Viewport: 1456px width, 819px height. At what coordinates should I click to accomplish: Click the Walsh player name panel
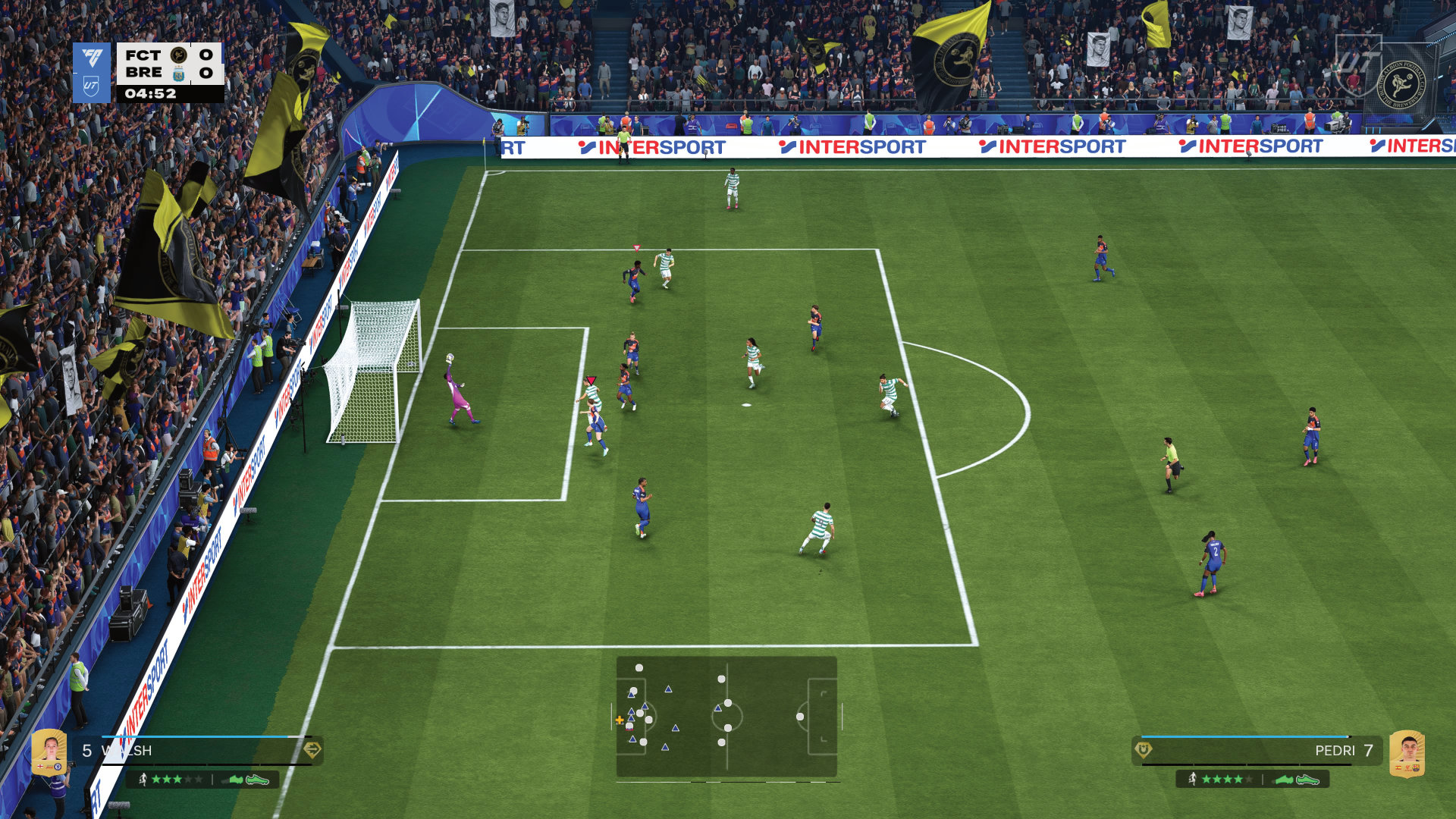199,751
